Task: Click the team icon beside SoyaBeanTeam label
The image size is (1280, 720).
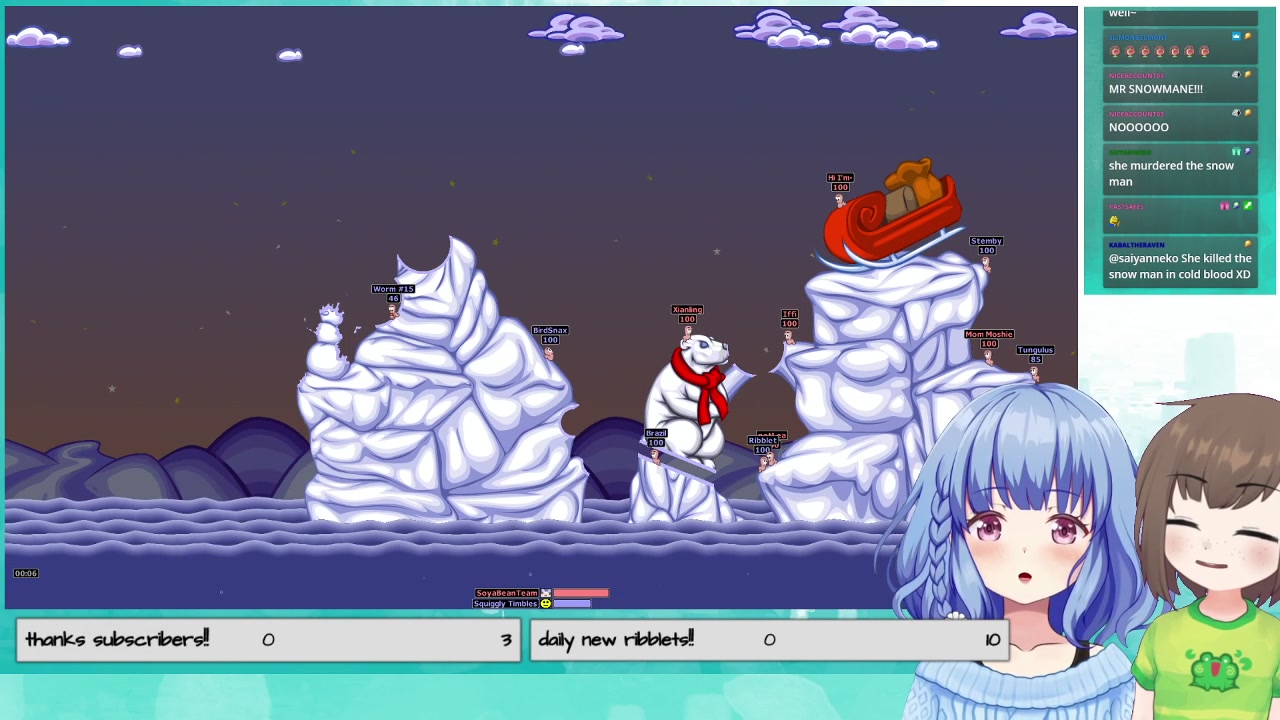Action: pos(546,593)
